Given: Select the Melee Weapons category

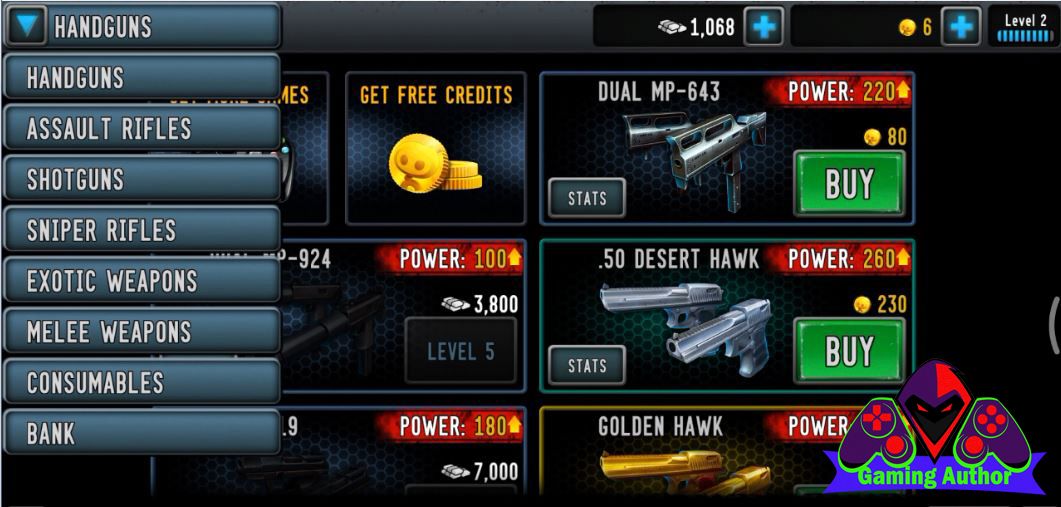Looking at the screenshot, I should pyautogui.click(x=141, y=332).
